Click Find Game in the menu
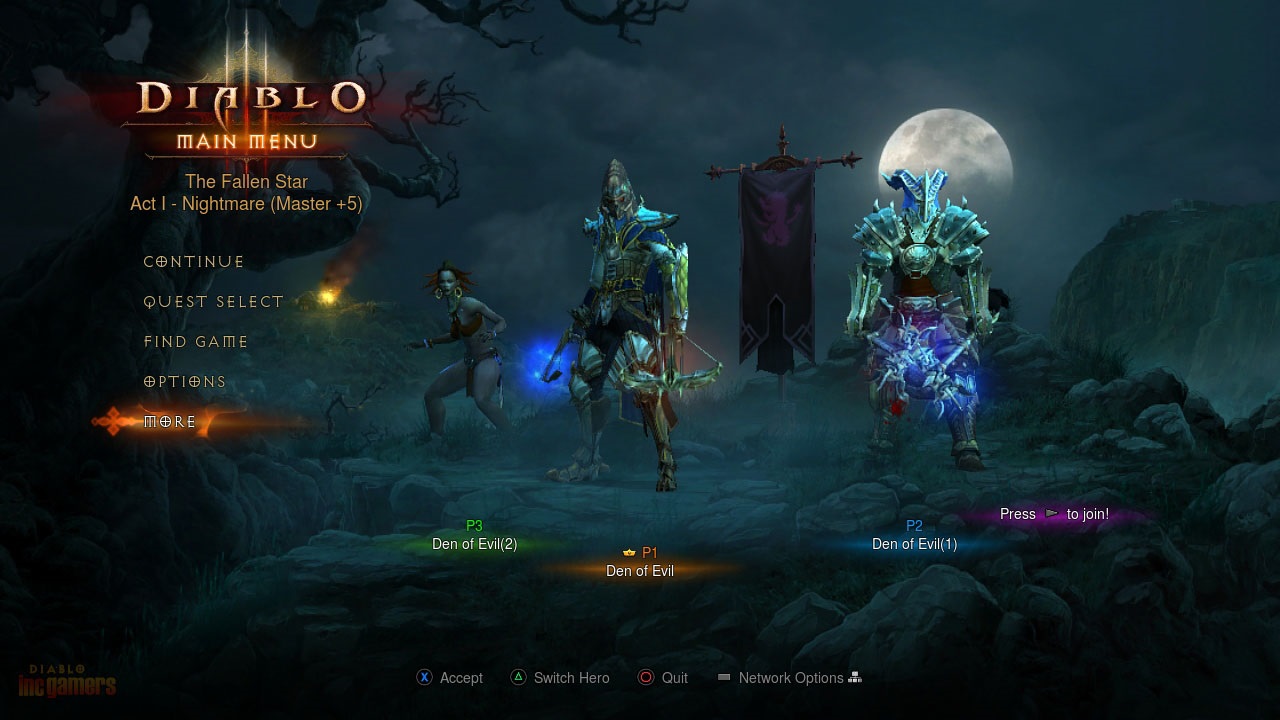This screenshot has width=1280, height=720. [x=196, y=341]
